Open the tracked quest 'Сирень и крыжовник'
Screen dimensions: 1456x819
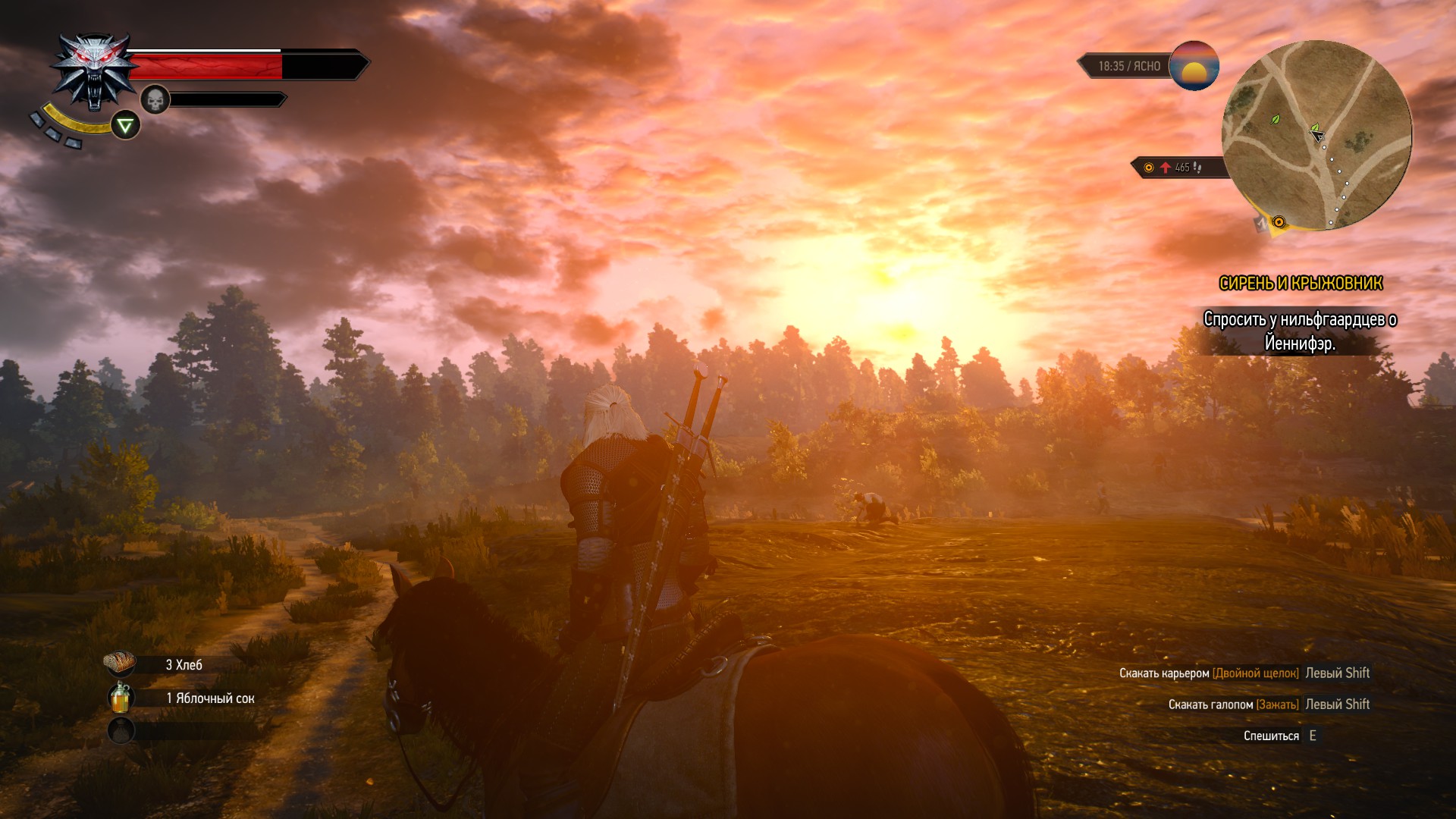point(1301,284)
